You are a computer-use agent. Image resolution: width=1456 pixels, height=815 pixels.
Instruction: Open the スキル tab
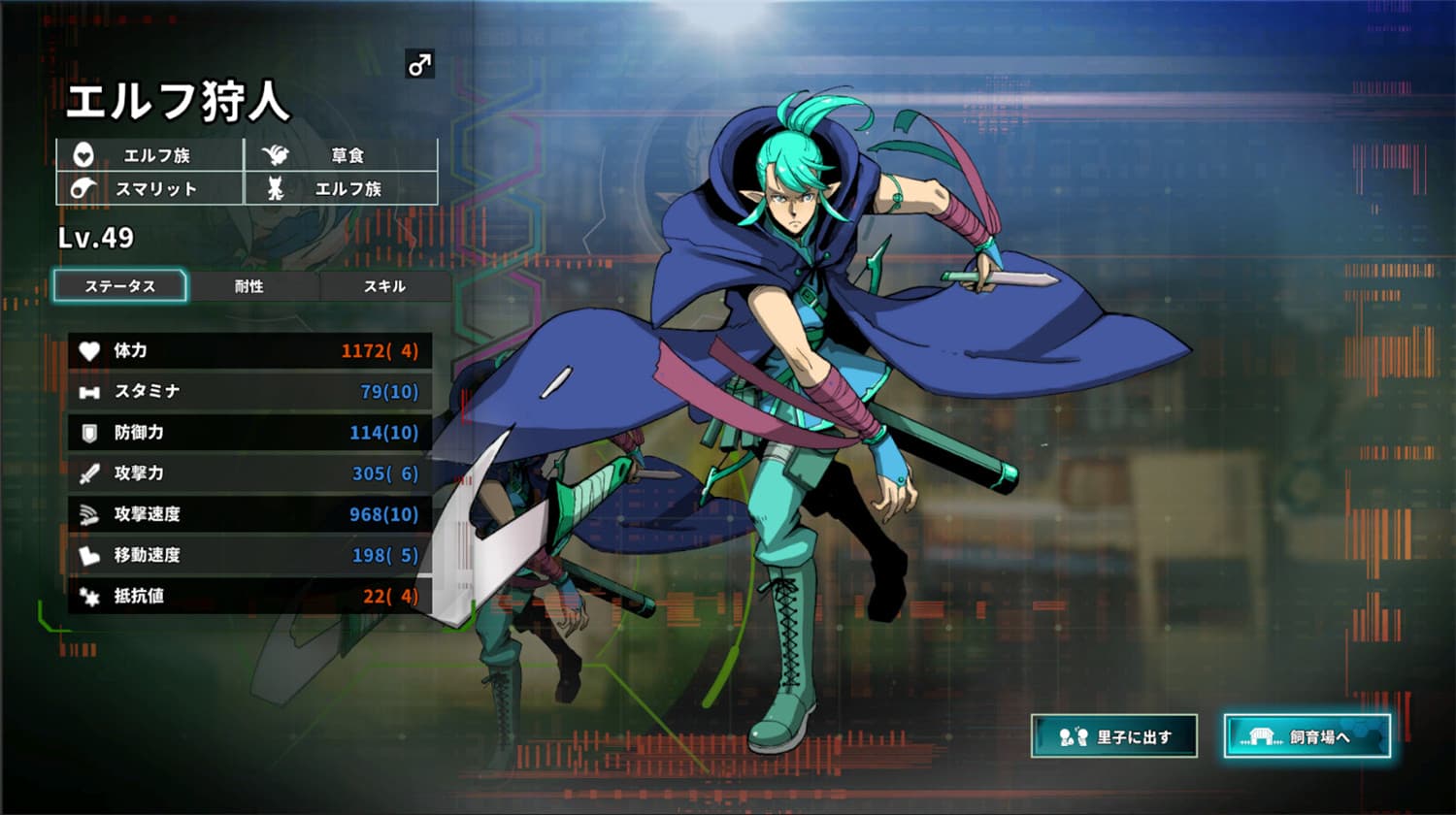384,286
